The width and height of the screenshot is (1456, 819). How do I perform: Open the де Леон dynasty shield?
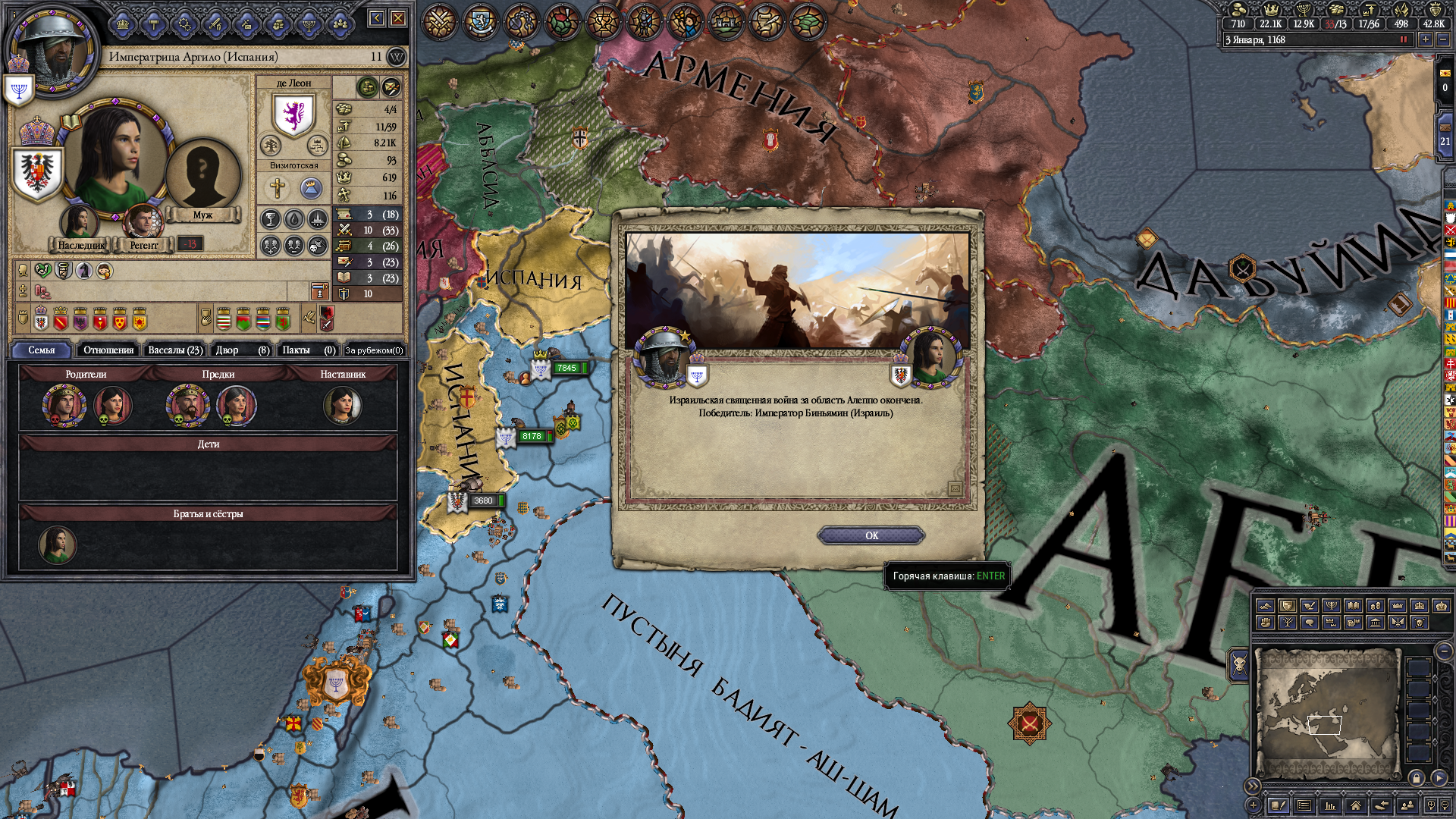(293, 115)
